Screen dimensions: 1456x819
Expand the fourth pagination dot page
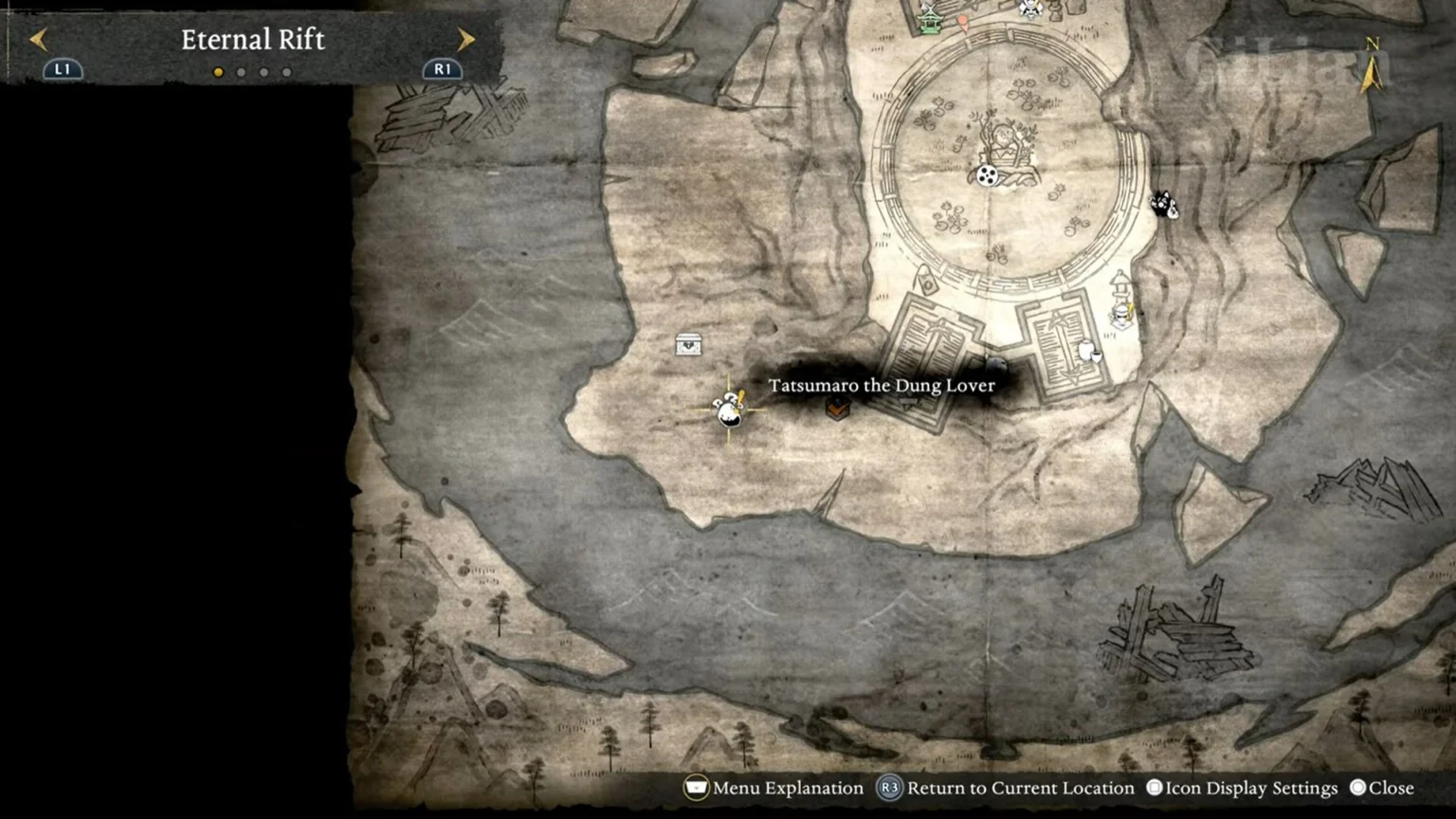pyautogui.click(x=286, y=71)
